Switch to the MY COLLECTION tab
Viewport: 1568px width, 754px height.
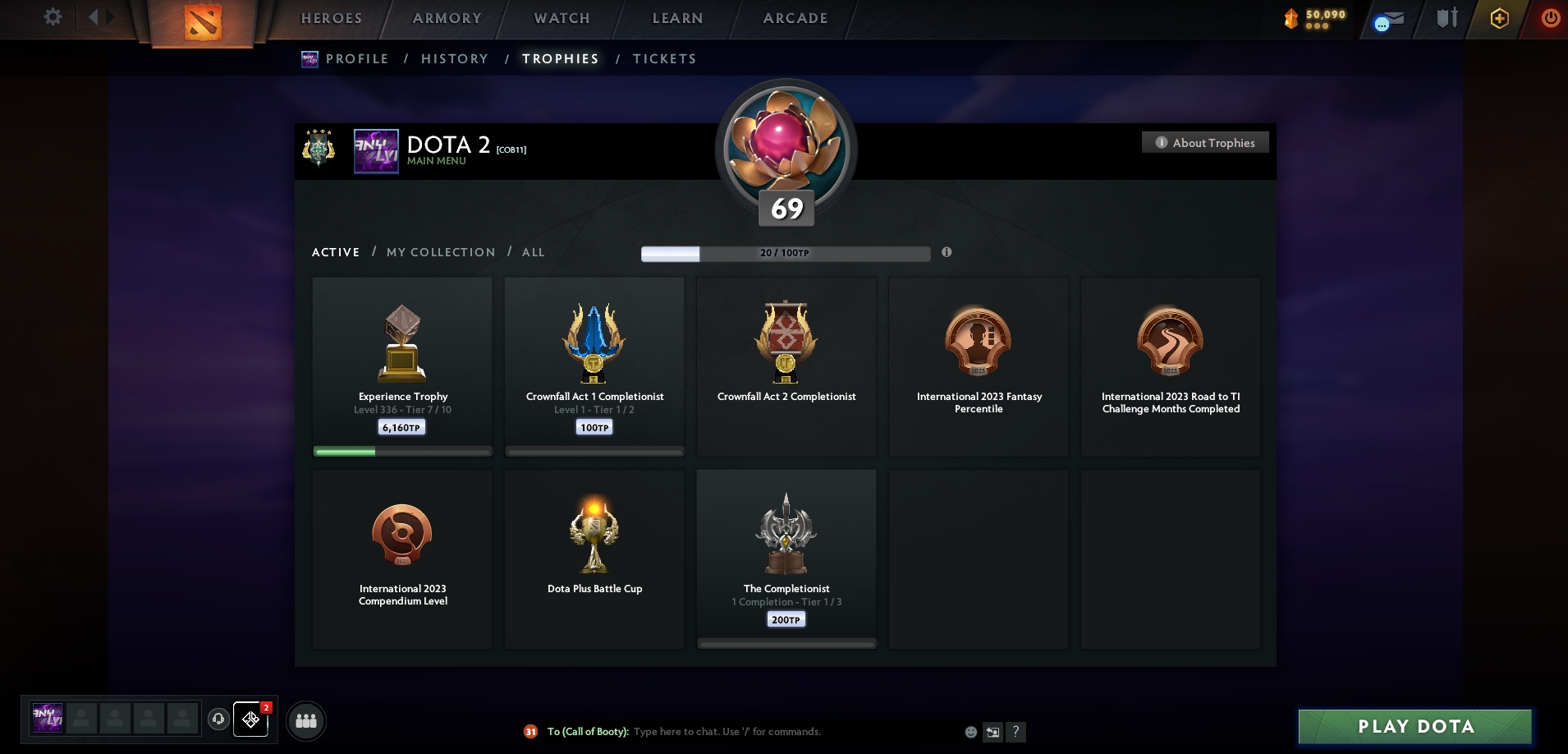coord(440,252)
